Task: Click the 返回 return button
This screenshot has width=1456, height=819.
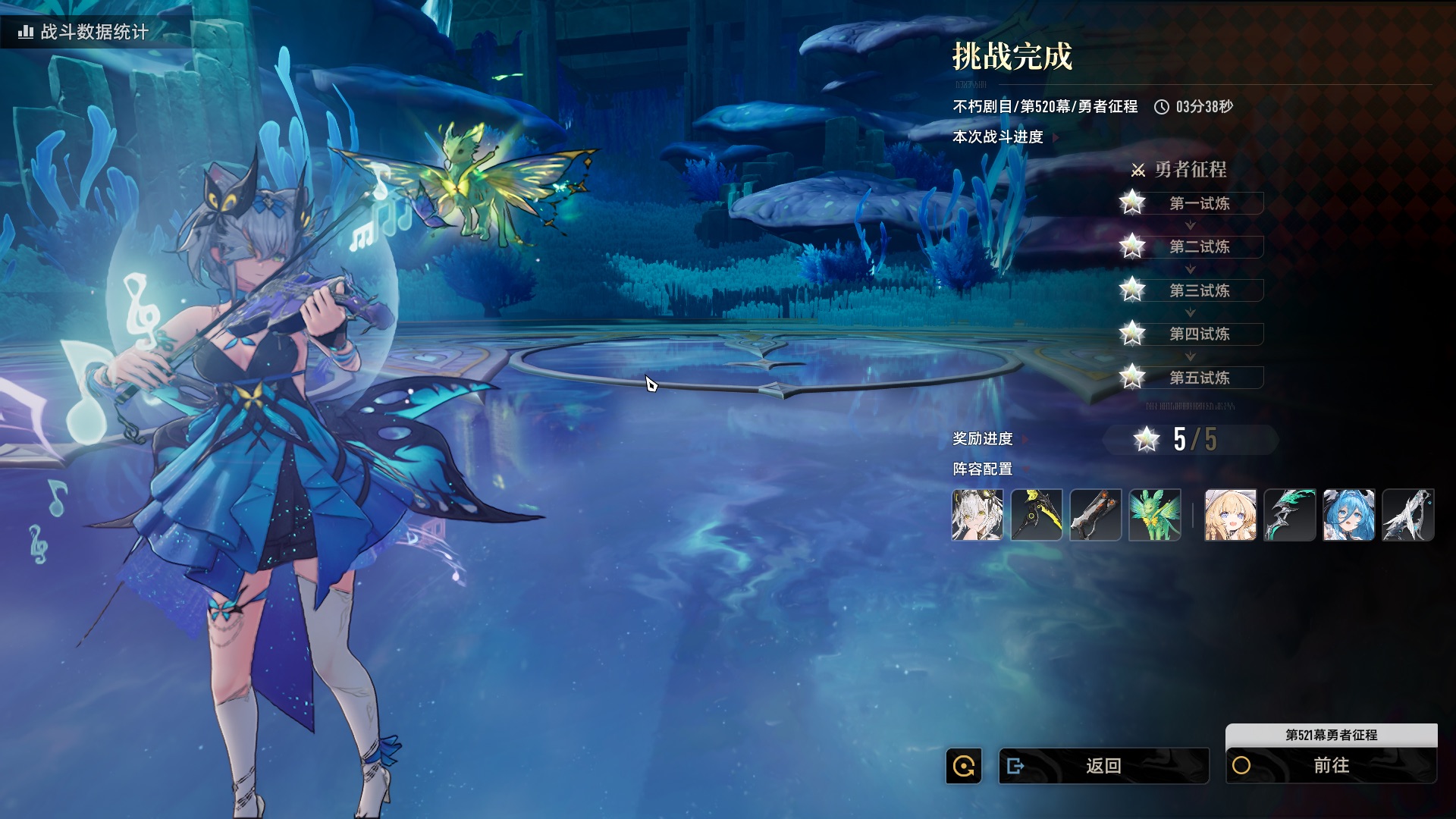Action: [1103, 766]
